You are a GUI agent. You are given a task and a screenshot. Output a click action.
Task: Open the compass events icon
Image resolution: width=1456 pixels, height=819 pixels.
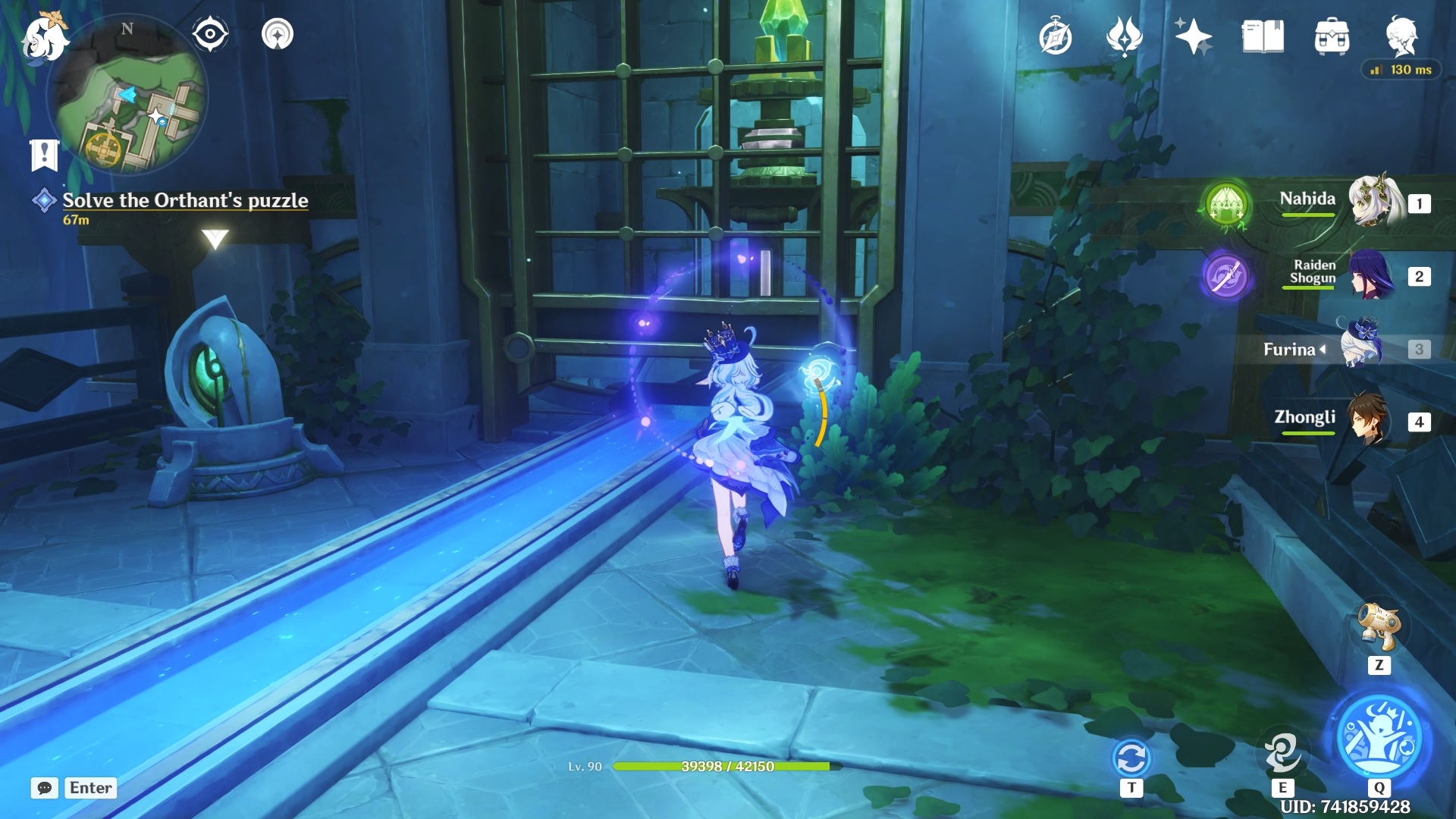(x=1056, y=37)
